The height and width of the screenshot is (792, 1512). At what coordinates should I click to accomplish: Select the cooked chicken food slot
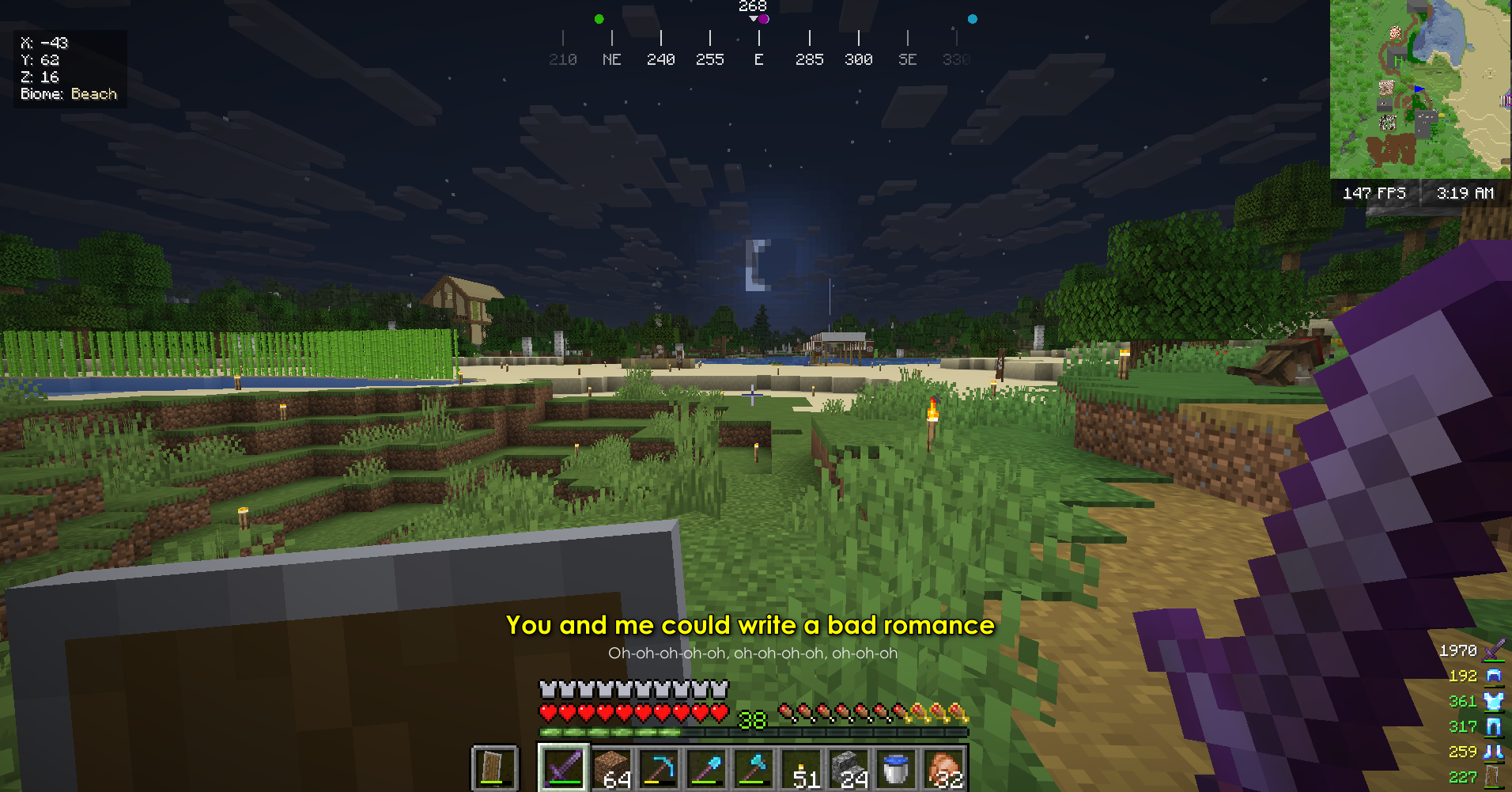click(x=943, y=767)
